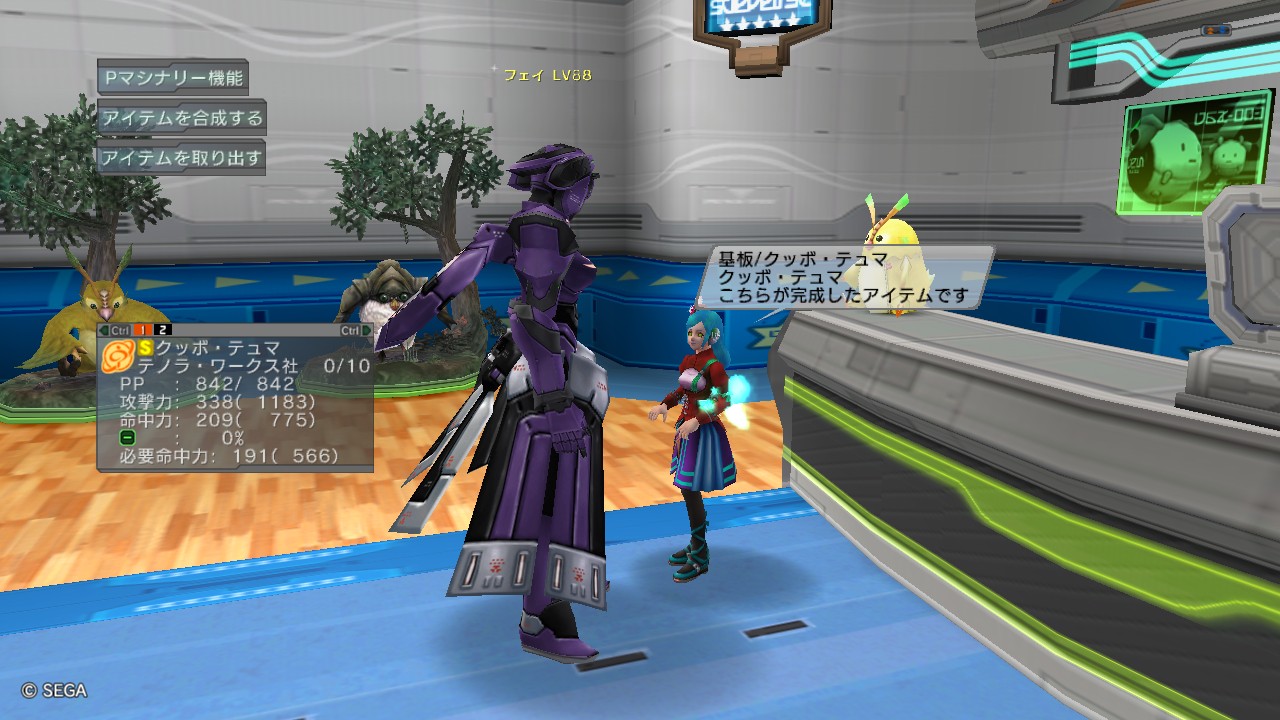Click the left green page arrow
The width and height of the screenshot is (1280, 720).
click(104, 330)
